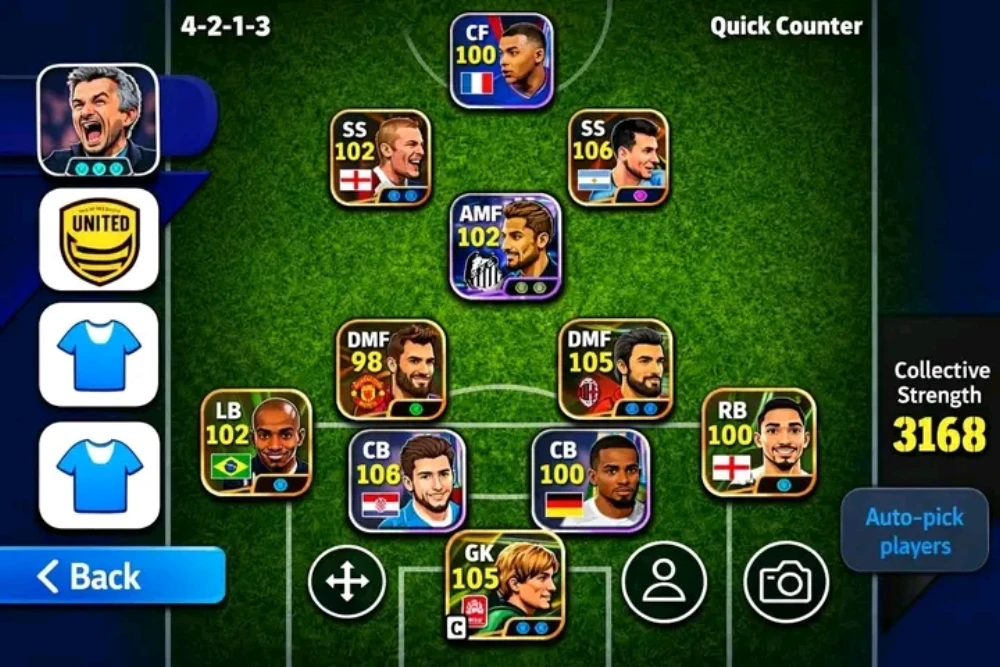Select the RB 100 player card

(758, 442)
